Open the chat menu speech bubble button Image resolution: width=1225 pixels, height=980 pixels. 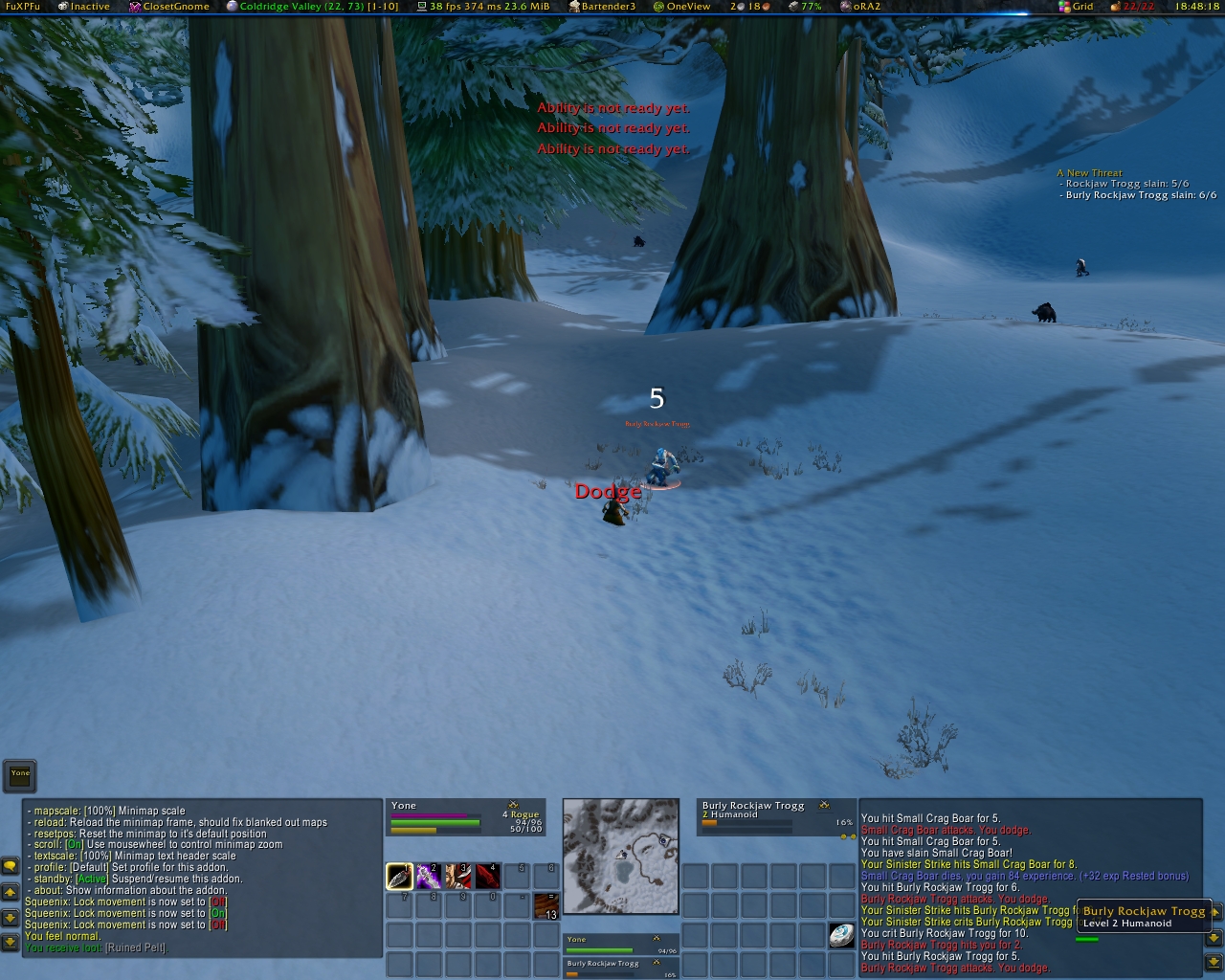11,866
